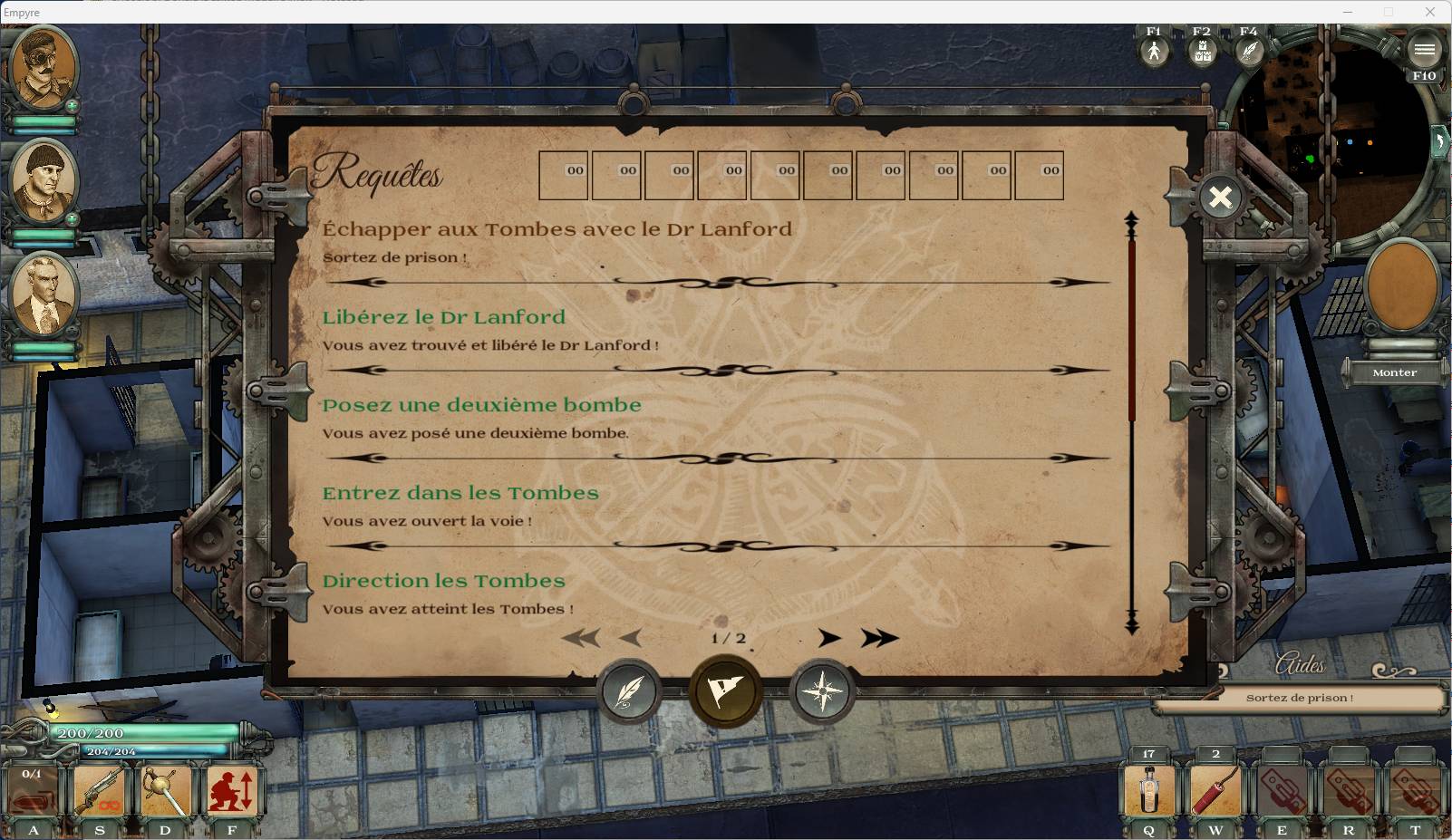Use the tonic bottle item

click(1148, 790)
